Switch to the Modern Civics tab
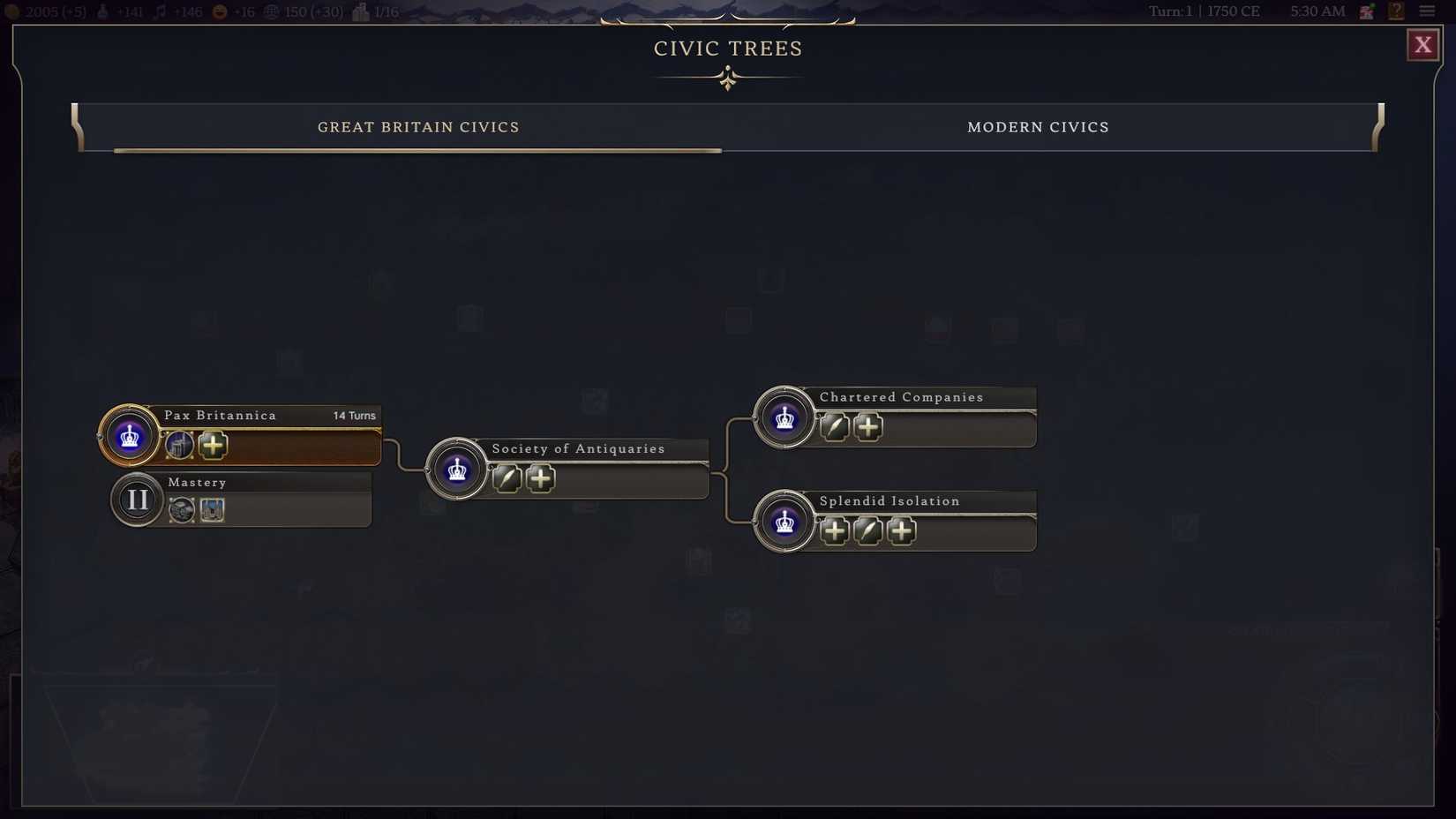This screenshot has width=1456, height=819. click(x=1039, y=127)
